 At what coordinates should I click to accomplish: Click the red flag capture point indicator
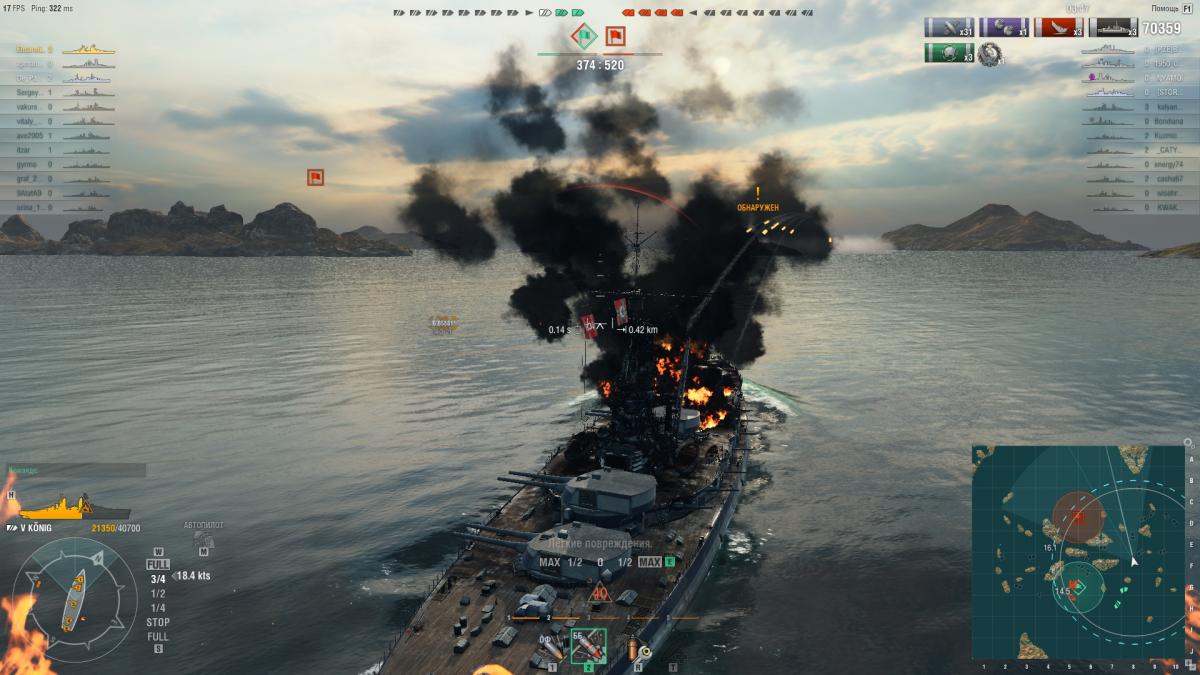[x=616, y=37]
